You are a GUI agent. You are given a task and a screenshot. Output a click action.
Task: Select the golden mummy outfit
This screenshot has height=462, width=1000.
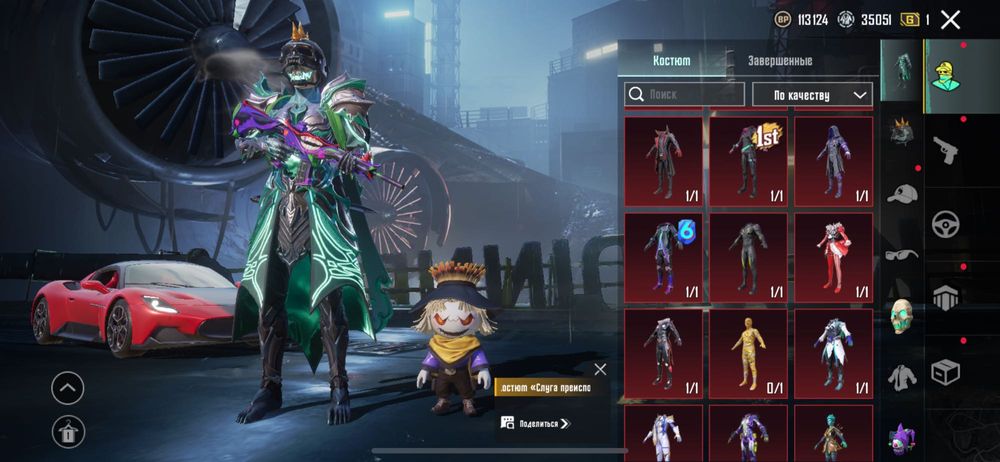748,352
